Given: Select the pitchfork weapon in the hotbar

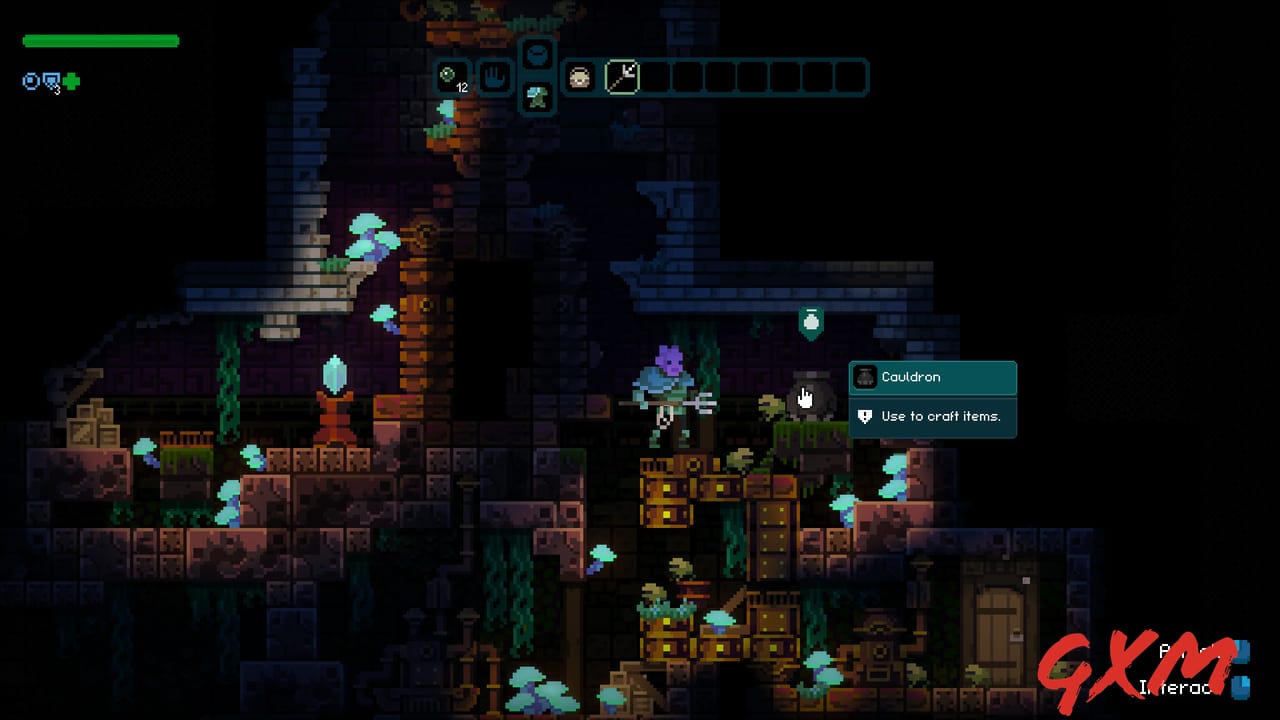Looking at the screenshot, I should (x=622, y=78).
